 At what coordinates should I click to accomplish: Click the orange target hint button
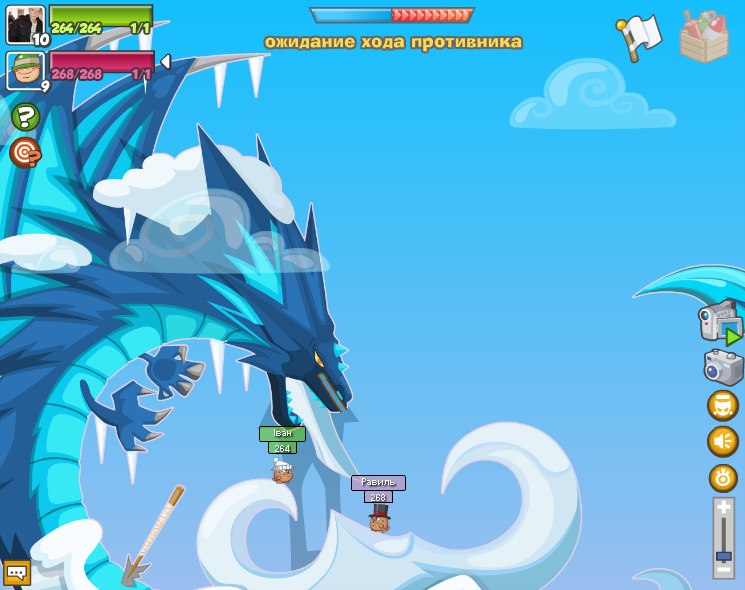(x=25, y=153)
